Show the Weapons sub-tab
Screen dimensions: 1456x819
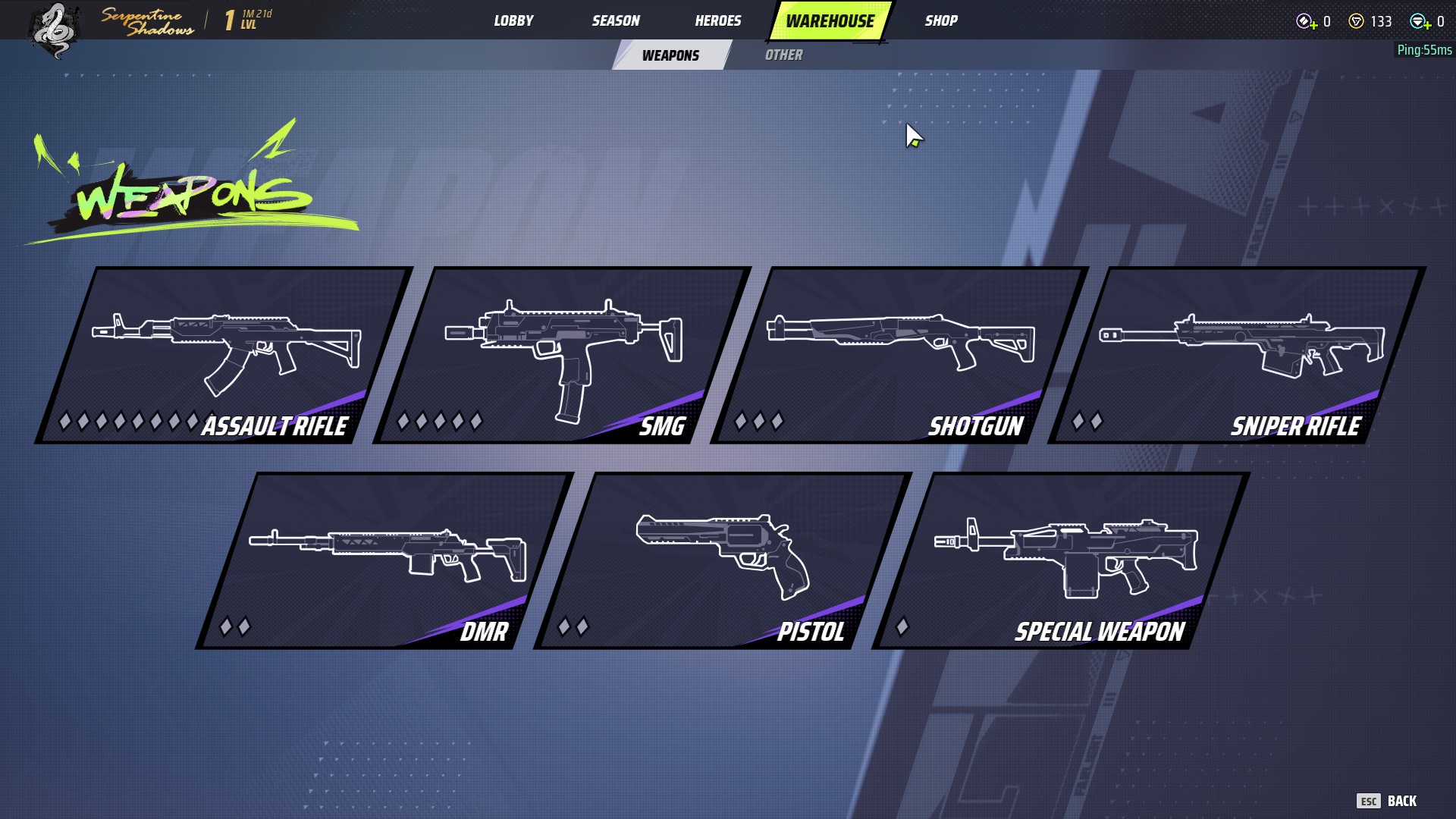tap(670, 55)
